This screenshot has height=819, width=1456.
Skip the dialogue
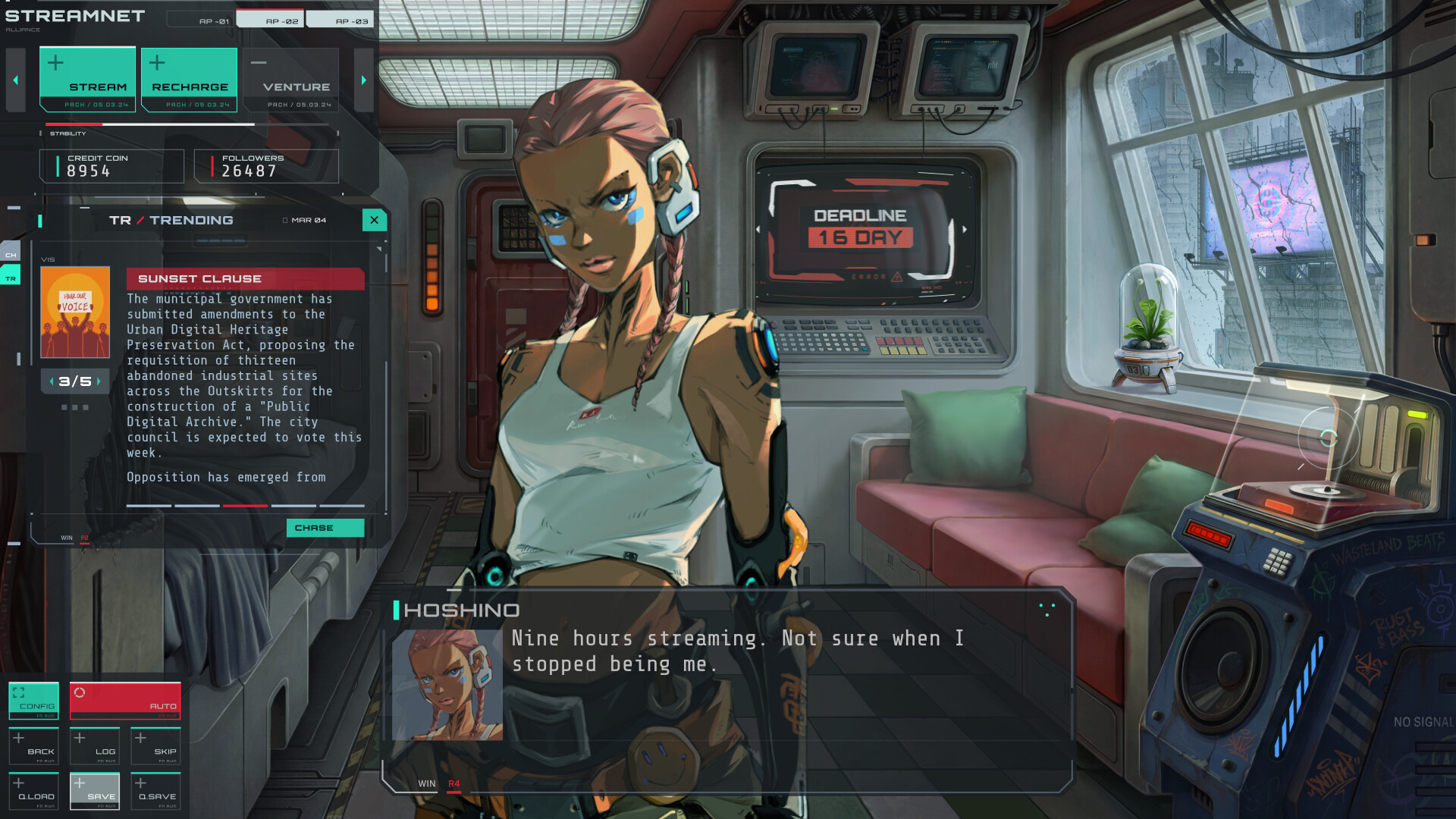pos(155,746)
